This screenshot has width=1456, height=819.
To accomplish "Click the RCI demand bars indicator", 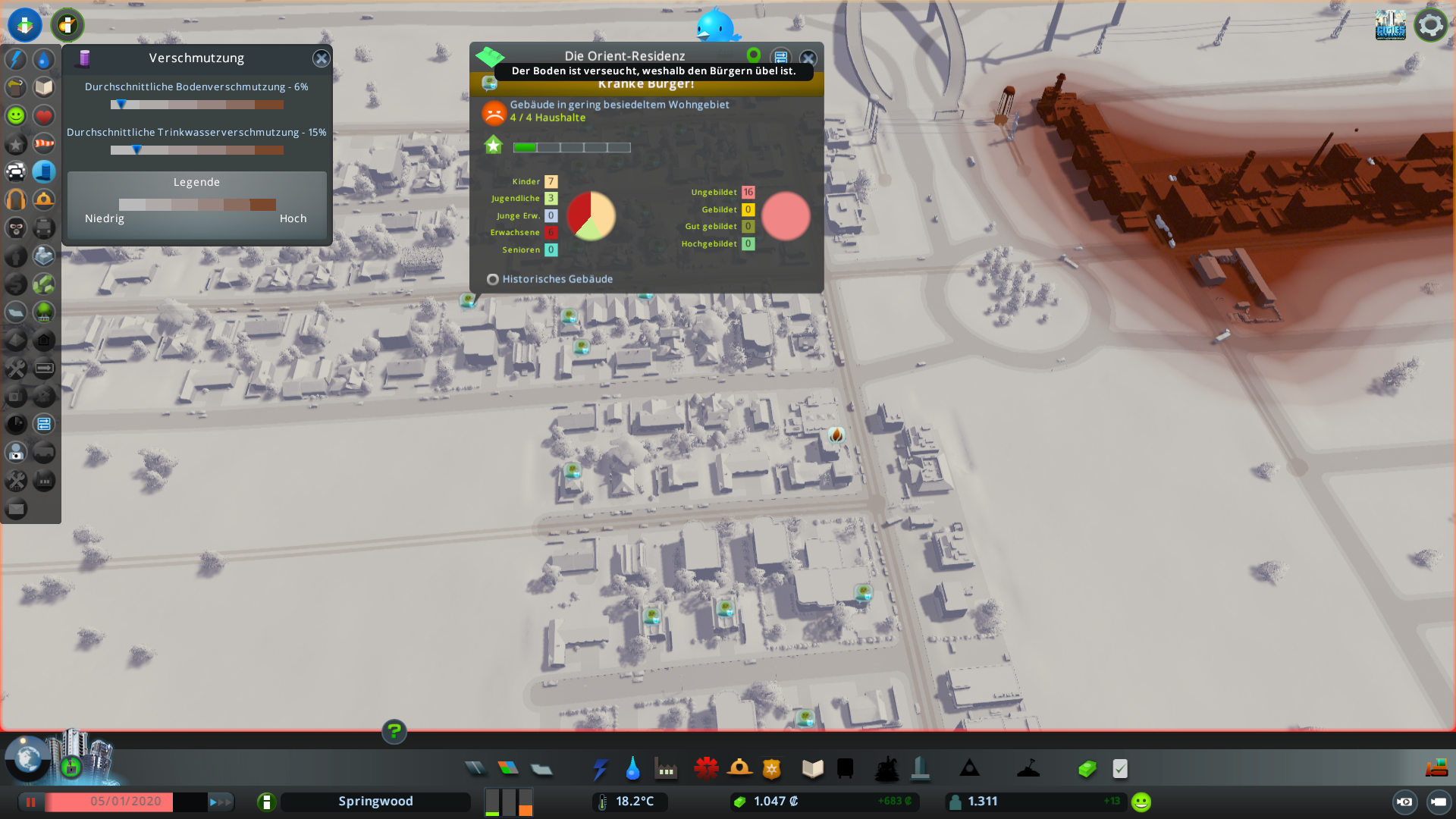I will tap(508, 802).
